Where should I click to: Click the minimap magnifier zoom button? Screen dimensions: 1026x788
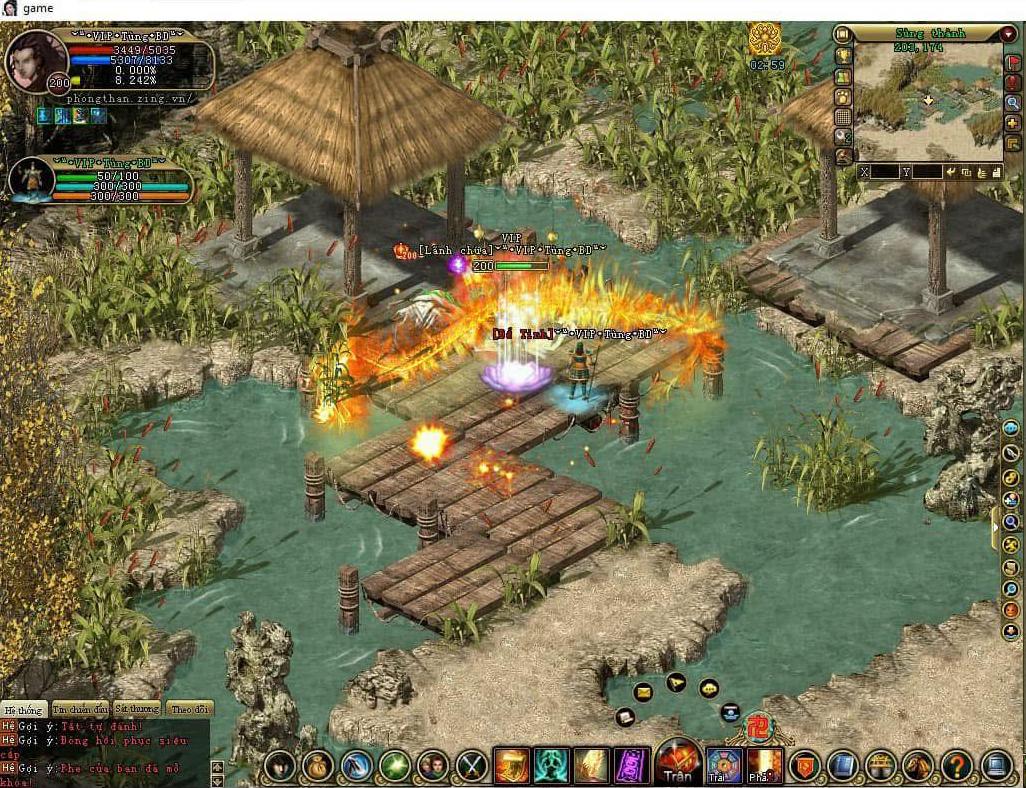tap(1012, 102)
